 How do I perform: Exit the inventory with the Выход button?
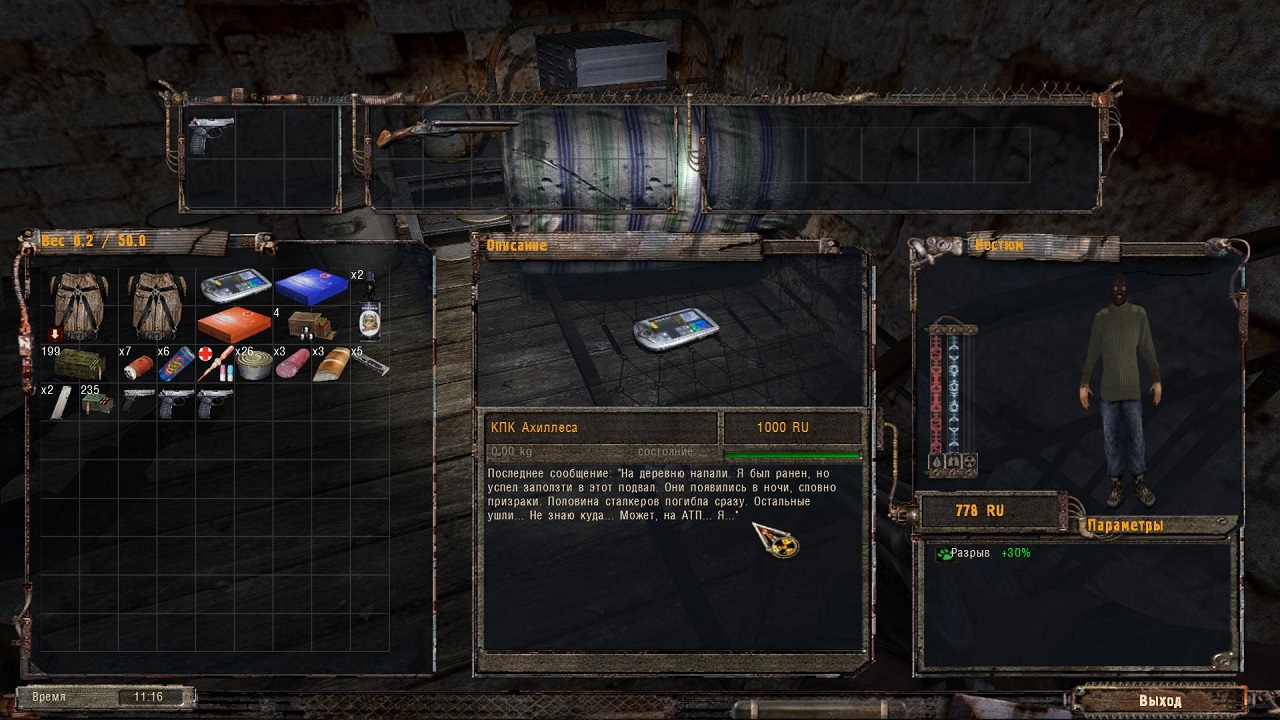(x=1159, y=700)
